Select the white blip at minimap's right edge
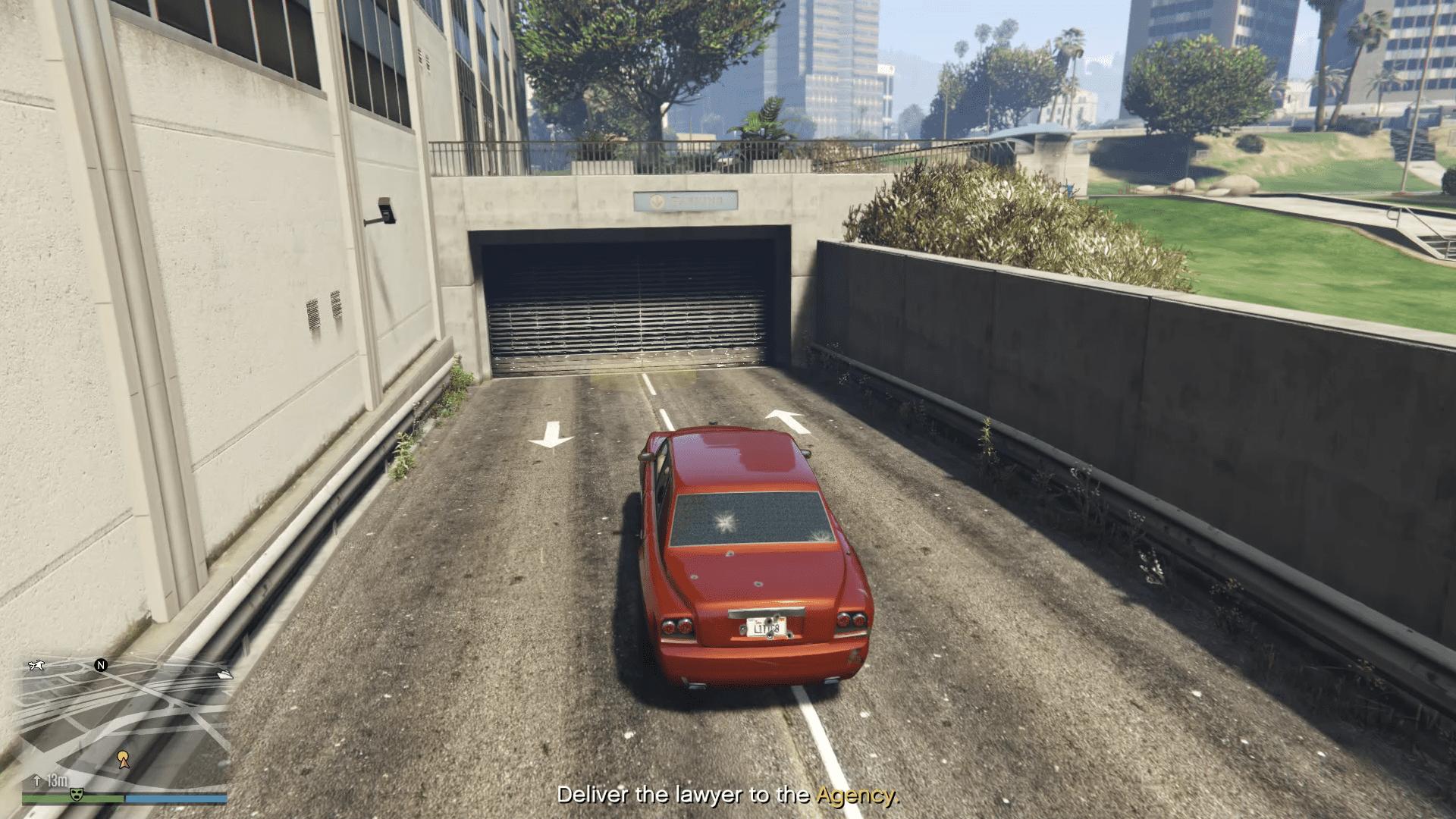Image resolution: width=1456 pixels, height=819 pixels. (224, 673)
